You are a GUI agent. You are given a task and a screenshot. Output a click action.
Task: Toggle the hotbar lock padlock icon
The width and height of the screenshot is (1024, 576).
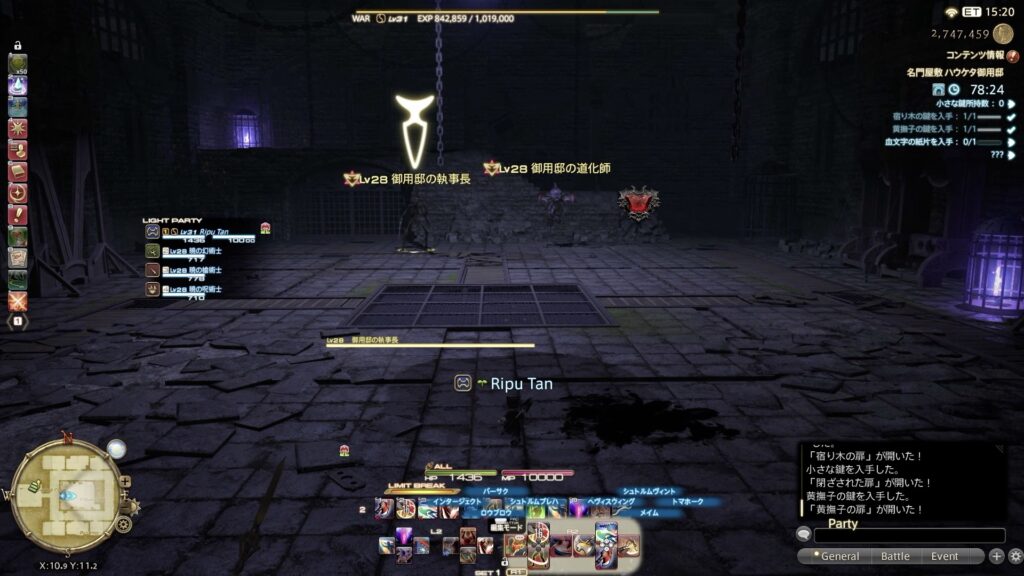click(18, 47)
